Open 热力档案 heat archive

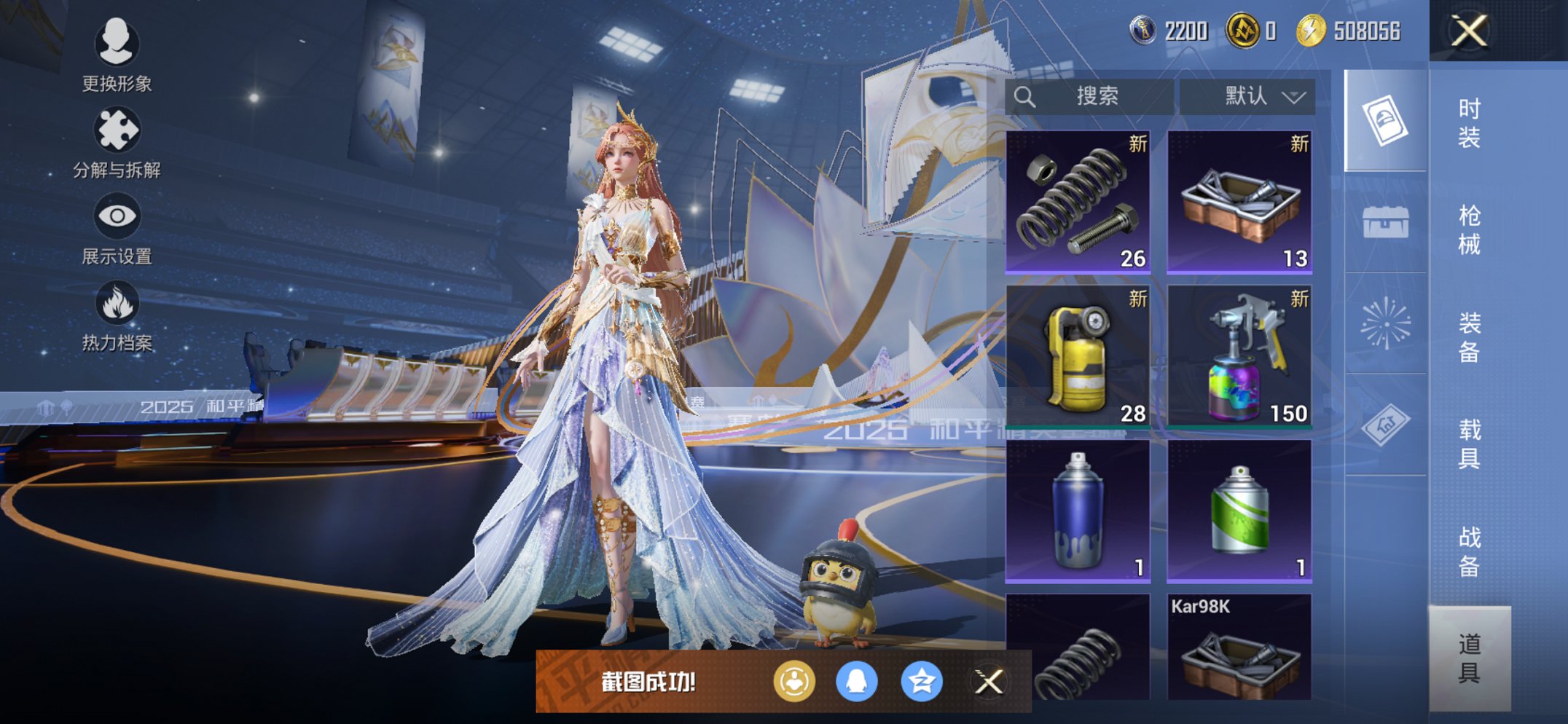click(x=117, y=315)
